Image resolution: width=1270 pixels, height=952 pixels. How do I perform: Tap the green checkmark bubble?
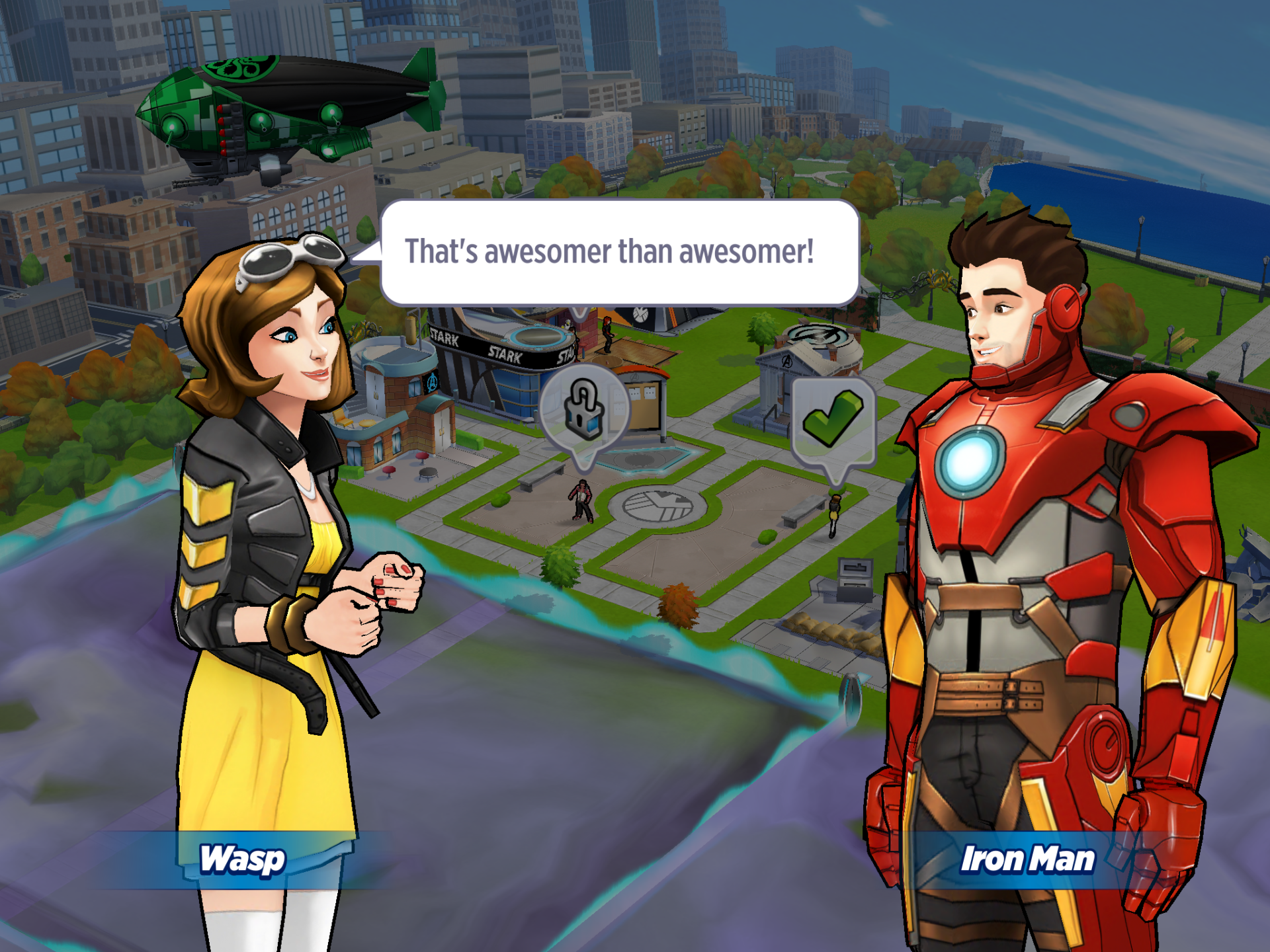(x=833, y=420)
